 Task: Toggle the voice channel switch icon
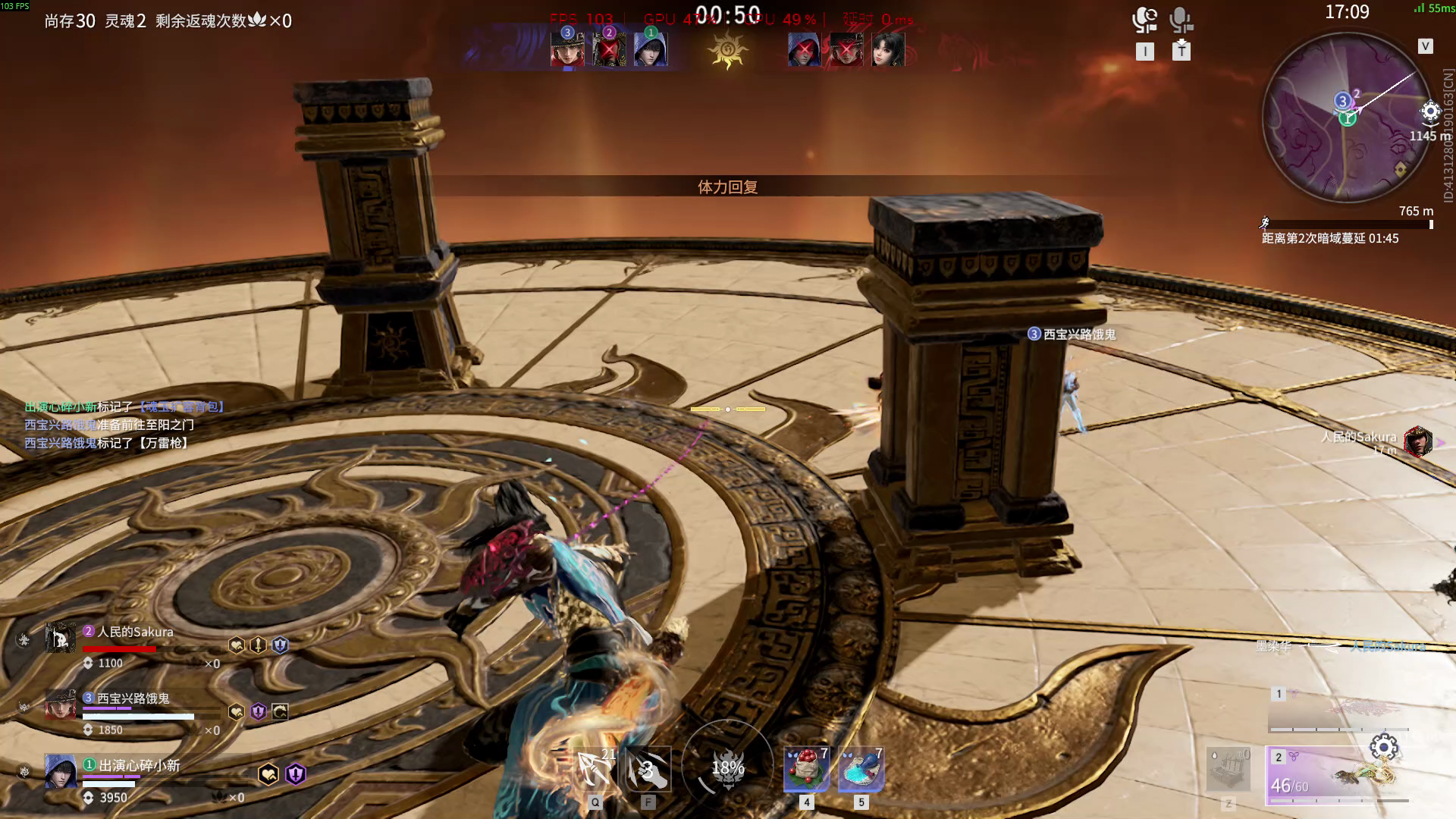(x=1144, y=20)
